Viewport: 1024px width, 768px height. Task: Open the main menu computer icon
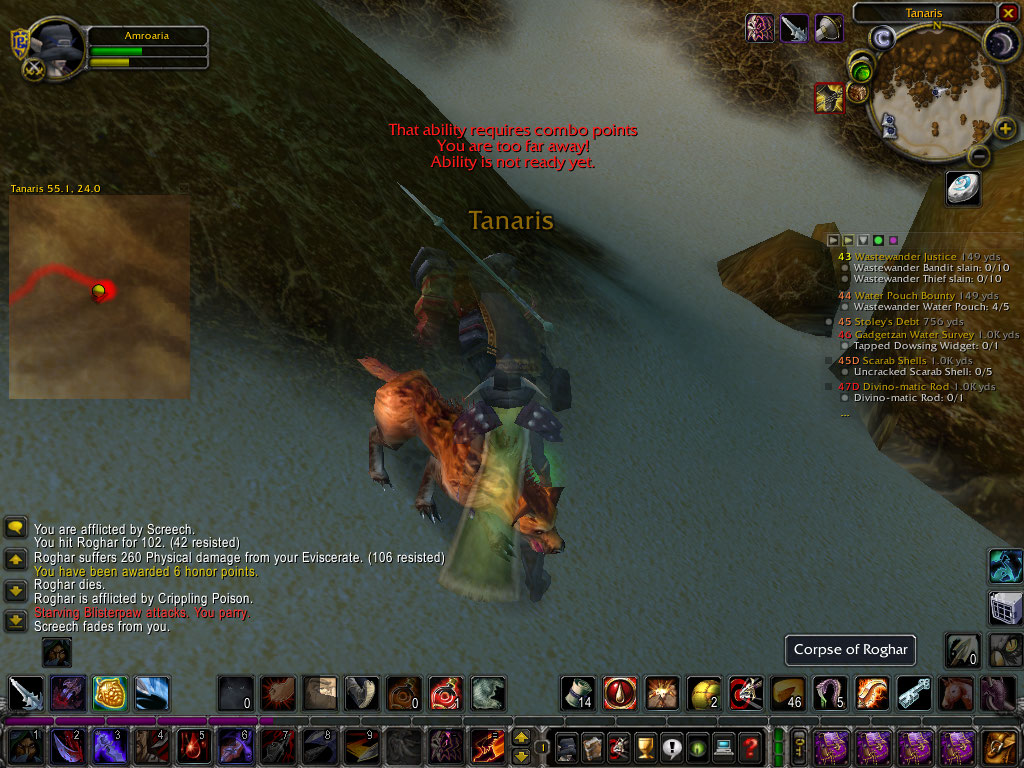pyautogui.click(x=723, y=746)
